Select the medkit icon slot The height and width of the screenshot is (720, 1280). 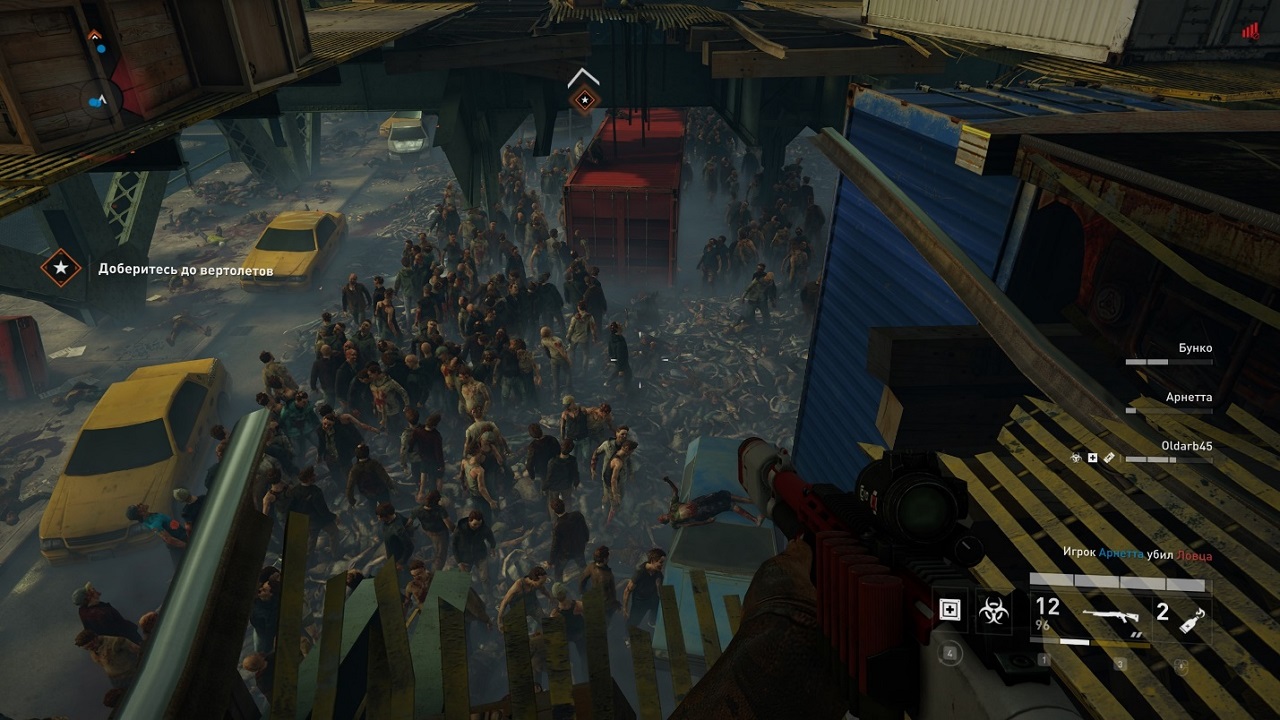click(x=949, y=610)
